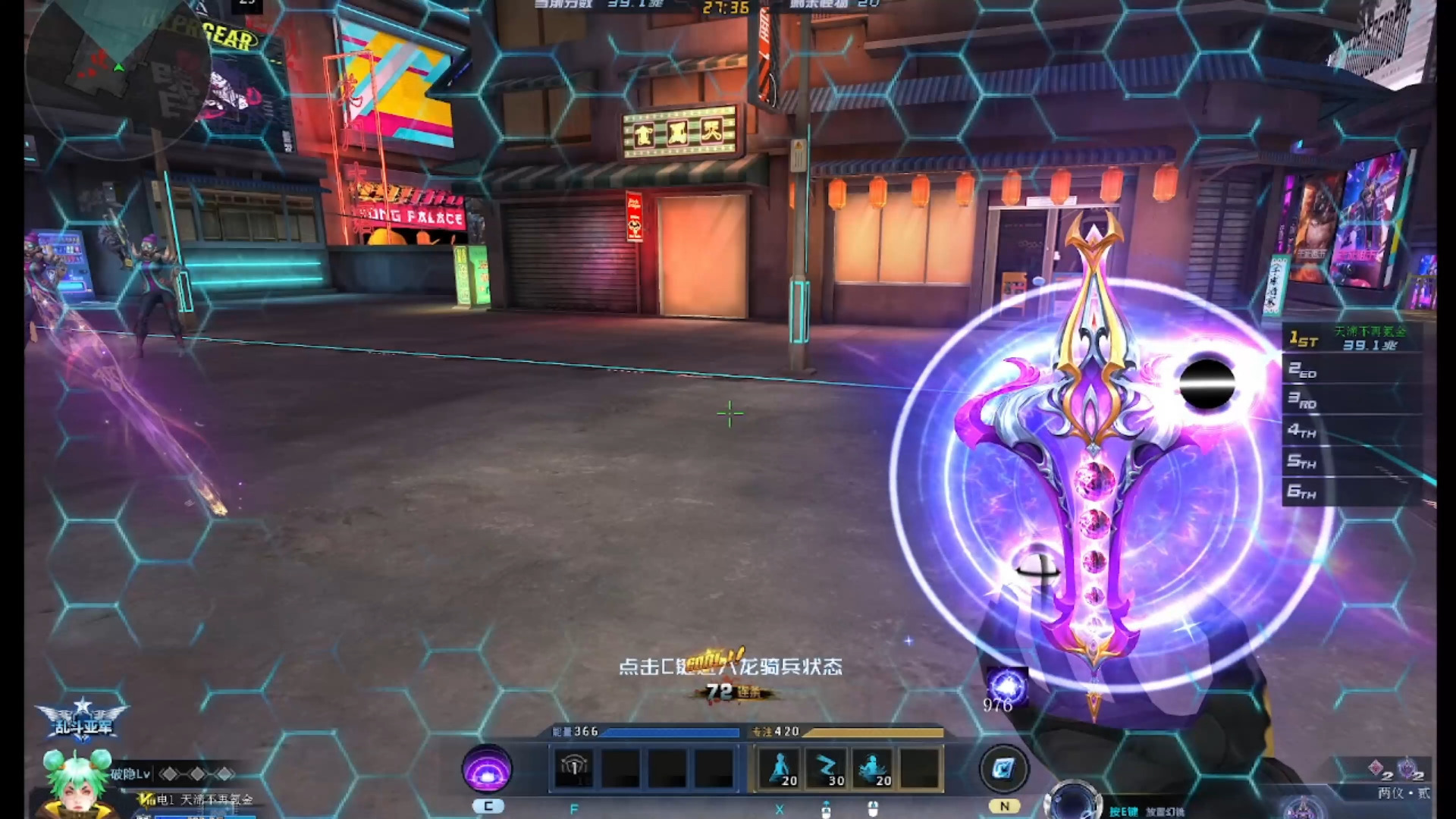
Task: Click the green-haired character portrait
Action: (x=77, y=783)
